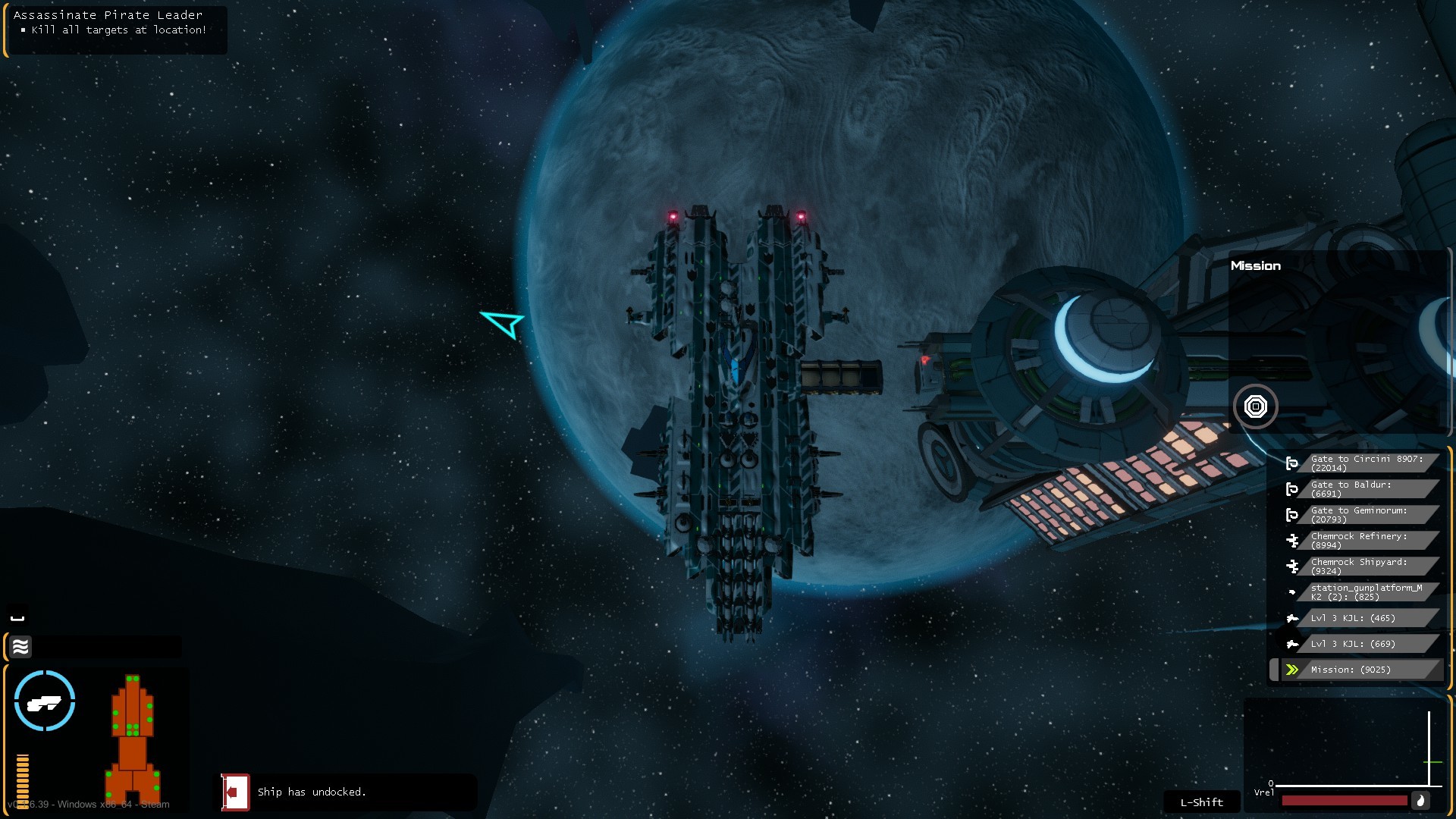This screenshot has width=1456, height=819.
Task: Click the Chemrock Refinery station icon
Action: tap(1294, 541)
